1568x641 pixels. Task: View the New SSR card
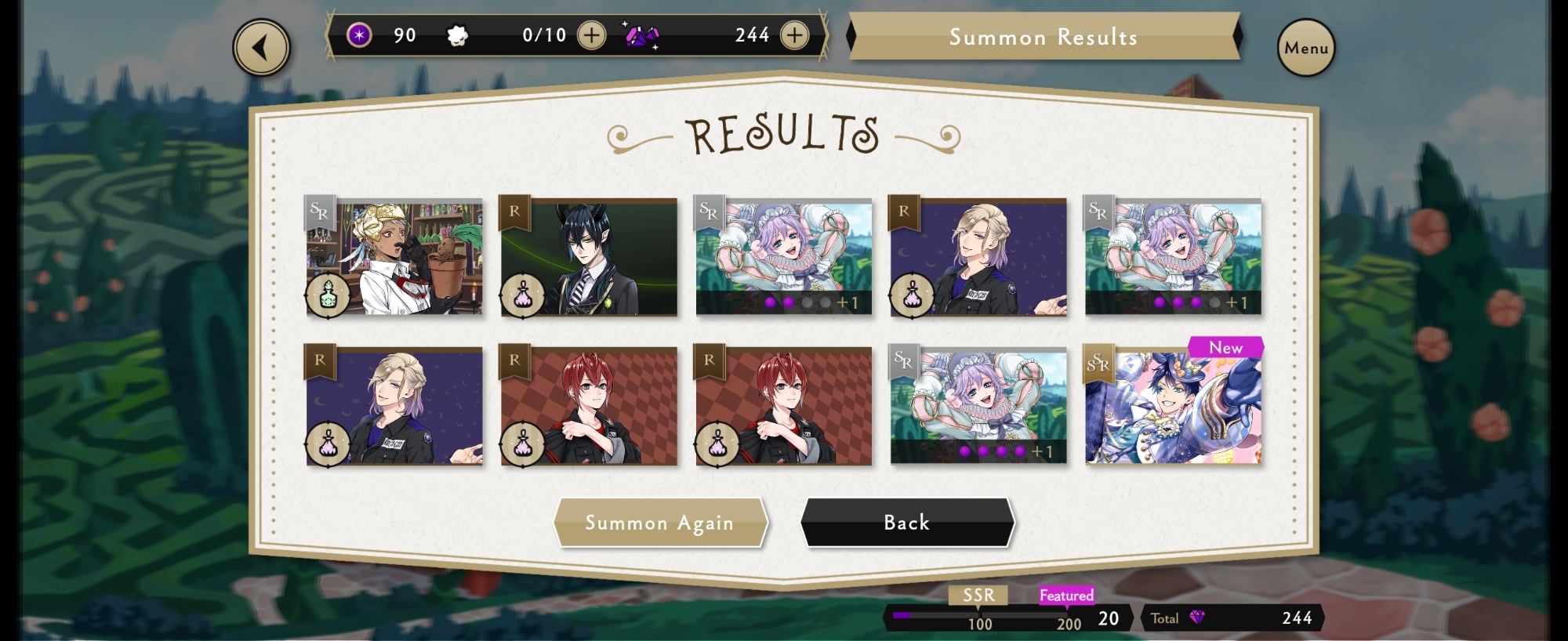click(1173, 406)
